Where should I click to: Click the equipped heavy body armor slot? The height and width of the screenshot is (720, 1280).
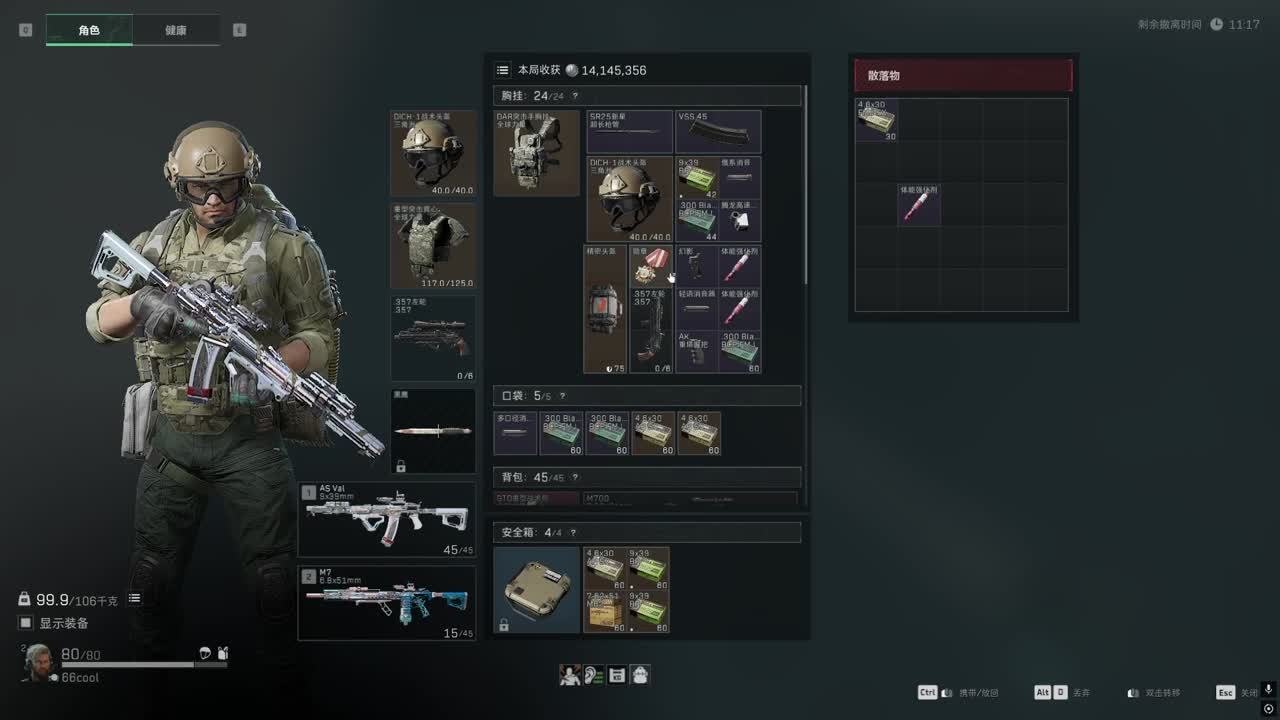432,246
